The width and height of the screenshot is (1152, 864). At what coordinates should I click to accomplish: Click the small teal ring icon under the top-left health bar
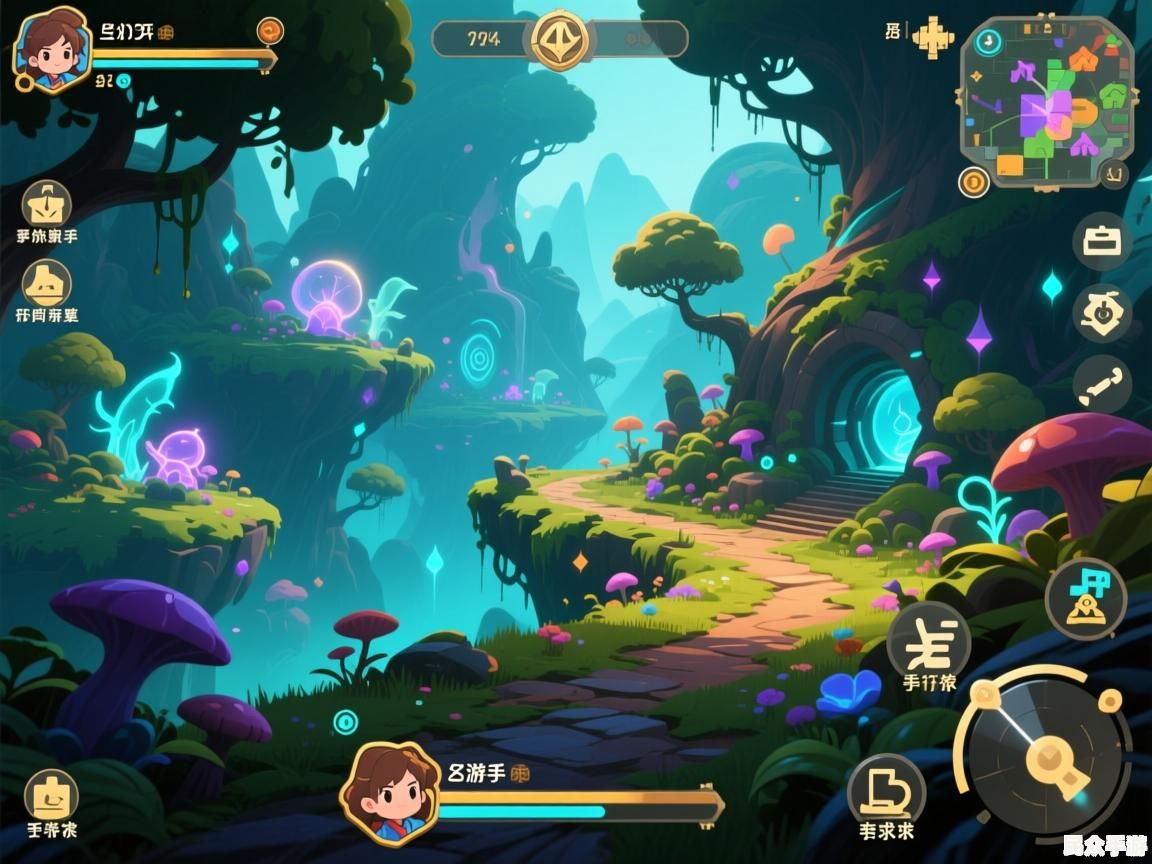click(x=123, y=81)
